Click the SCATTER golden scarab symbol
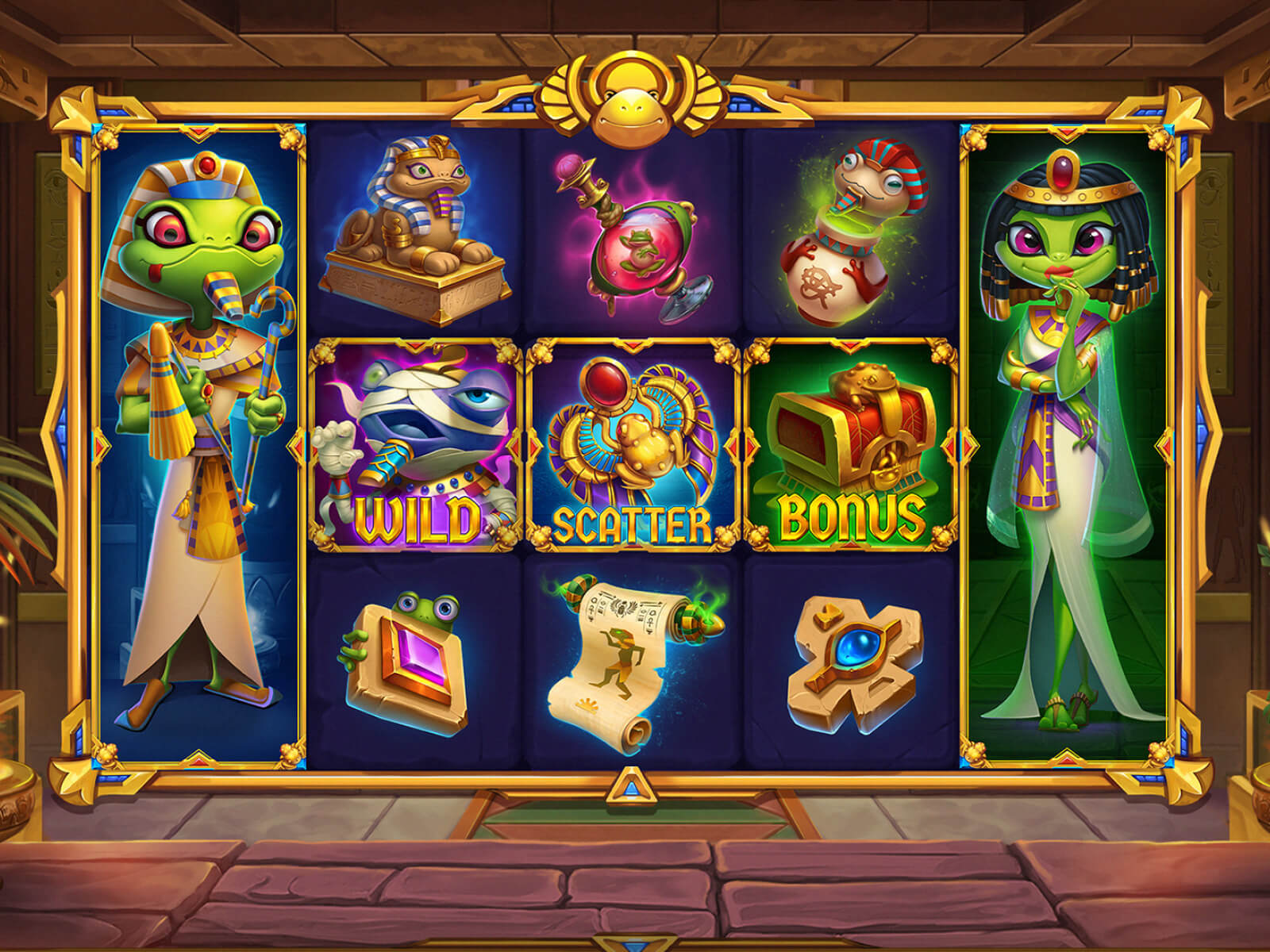 pos(633,444)
